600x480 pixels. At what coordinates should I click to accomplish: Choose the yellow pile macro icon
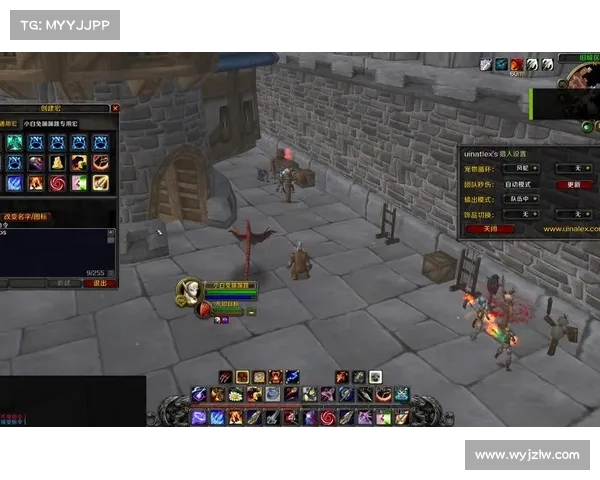click(x=57, y=162)
